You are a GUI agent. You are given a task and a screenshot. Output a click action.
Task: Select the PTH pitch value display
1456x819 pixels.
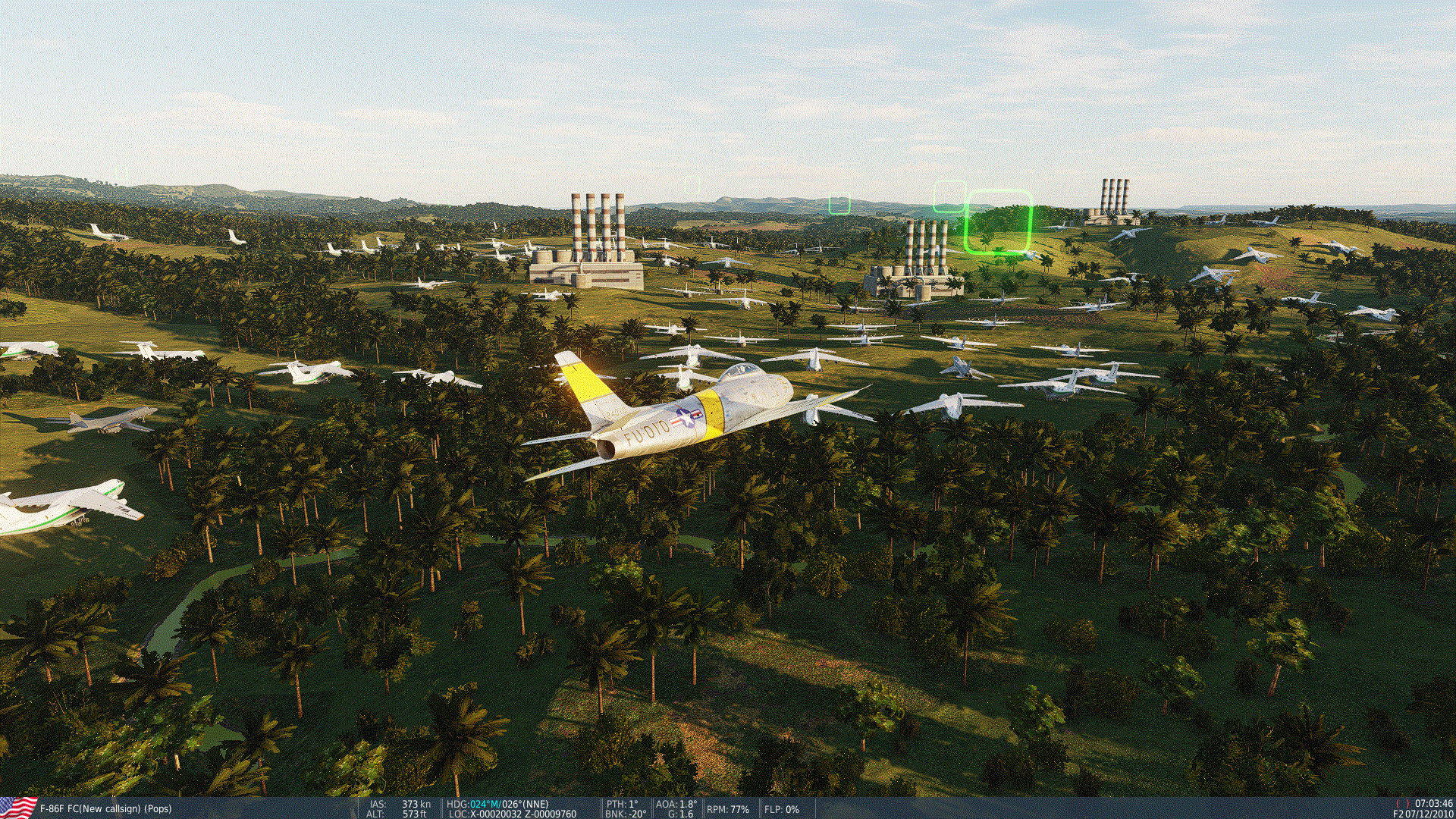point(622,805)
